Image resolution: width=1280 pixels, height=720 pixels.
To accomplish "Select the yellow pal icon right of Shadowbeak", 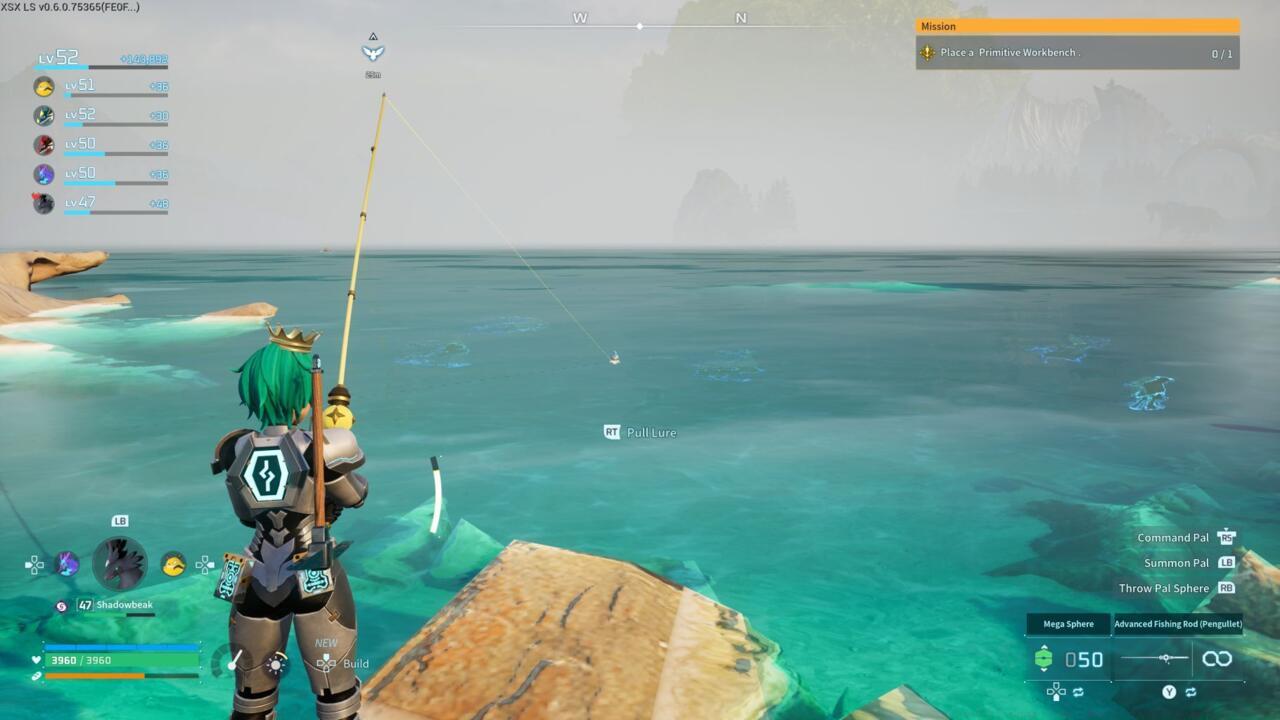I will tap(172, 564).
